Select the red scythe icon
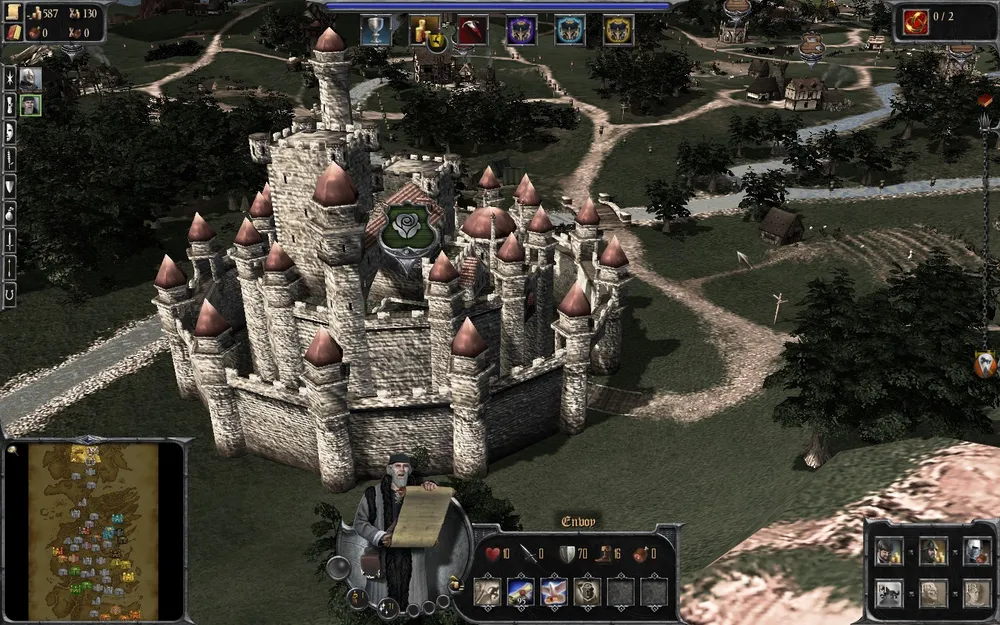 click(x=473, y=30)
